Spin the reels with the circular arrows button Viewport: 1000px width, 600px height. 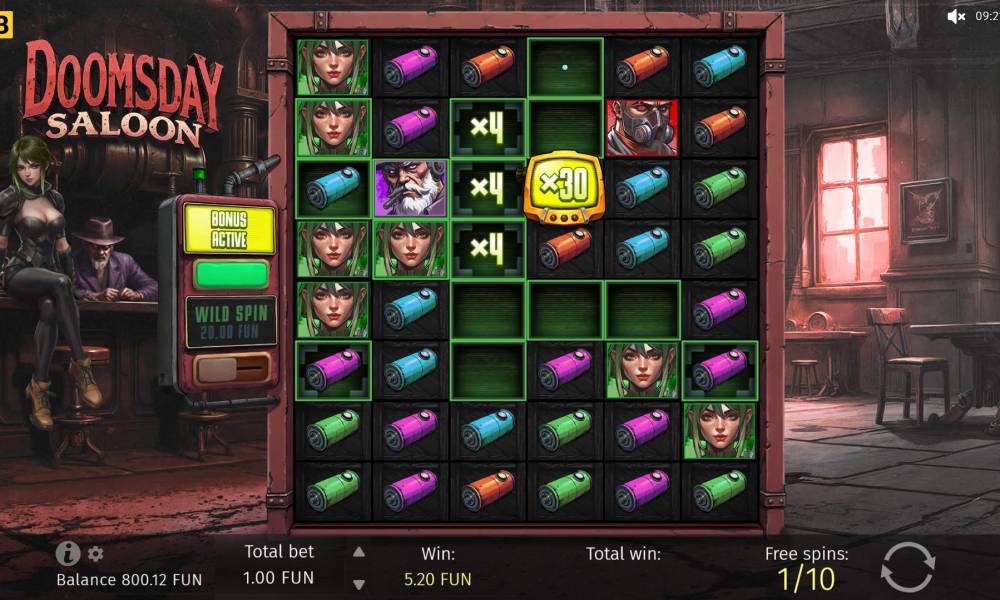907,568
